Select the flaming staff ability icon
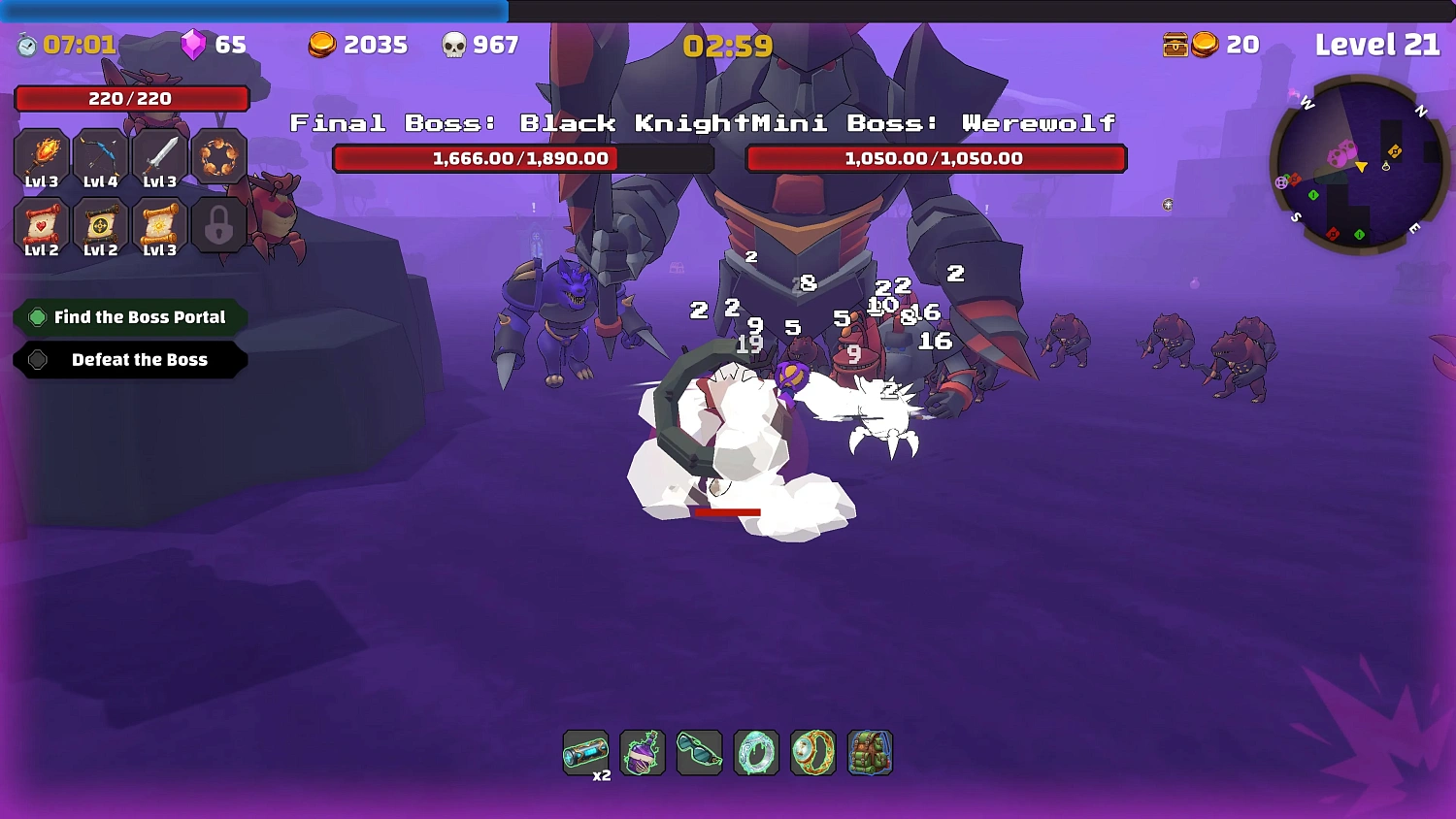 (x=40, y=155)
